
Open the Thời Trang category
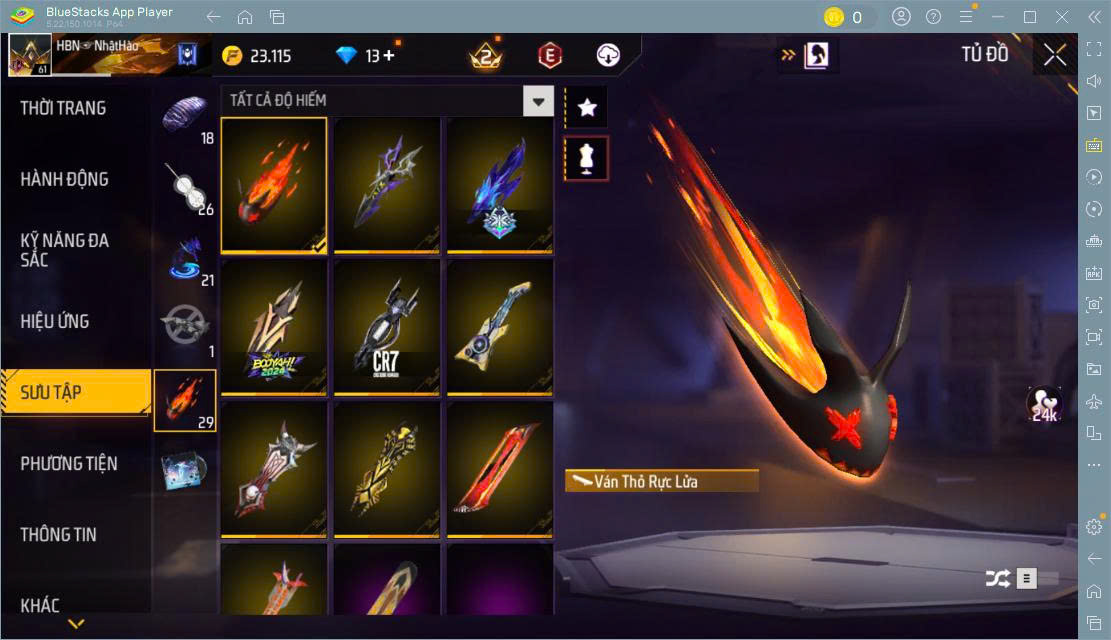[x=64, y=108]
